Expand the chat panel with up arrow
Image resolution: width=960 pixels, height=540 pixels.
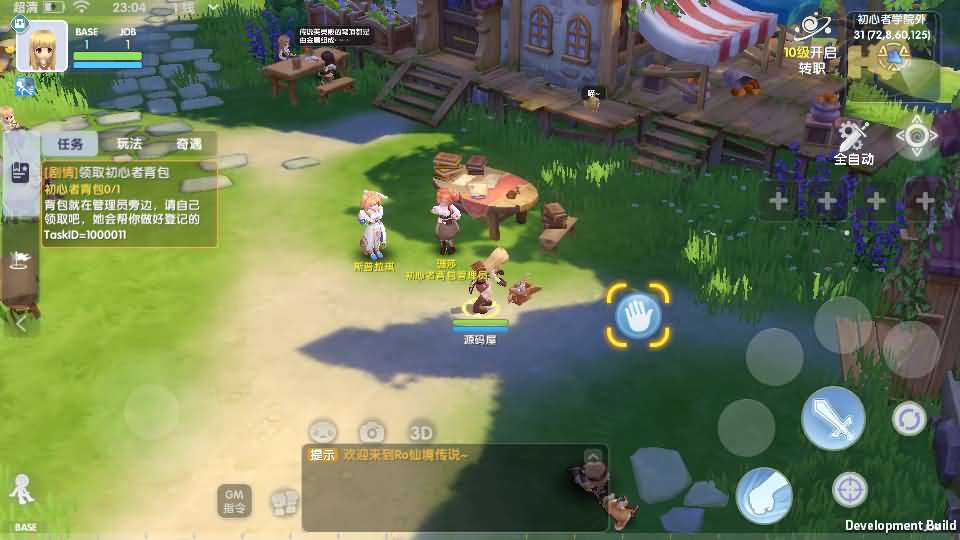[x=593, y=457]
